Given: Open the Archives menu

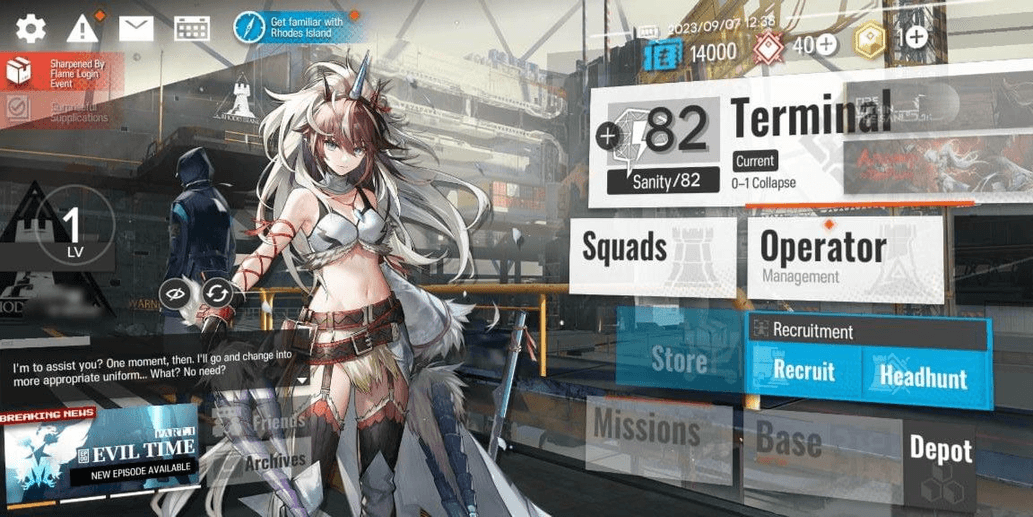Looking at the screenshot, I should click(272, 462).
